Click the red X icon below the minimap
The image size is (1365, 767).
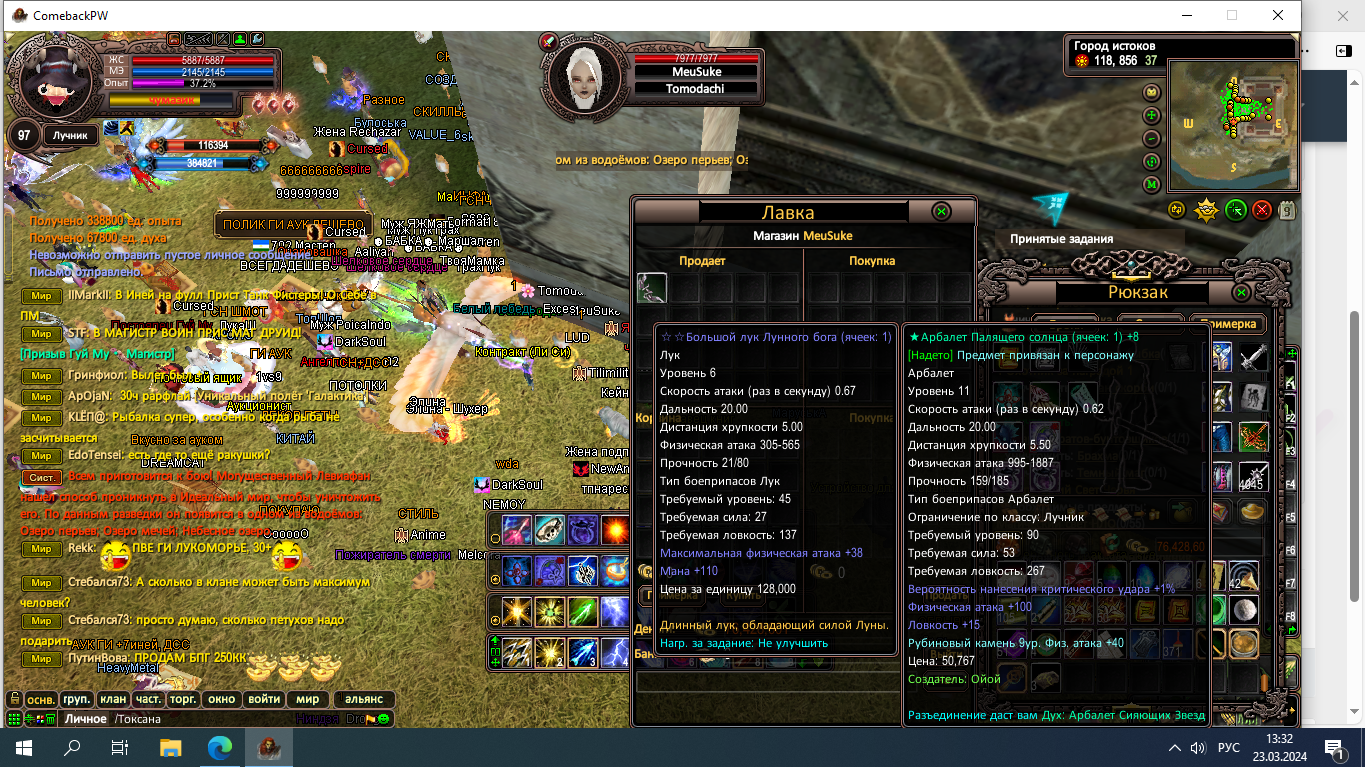[x=1262, y=210]
